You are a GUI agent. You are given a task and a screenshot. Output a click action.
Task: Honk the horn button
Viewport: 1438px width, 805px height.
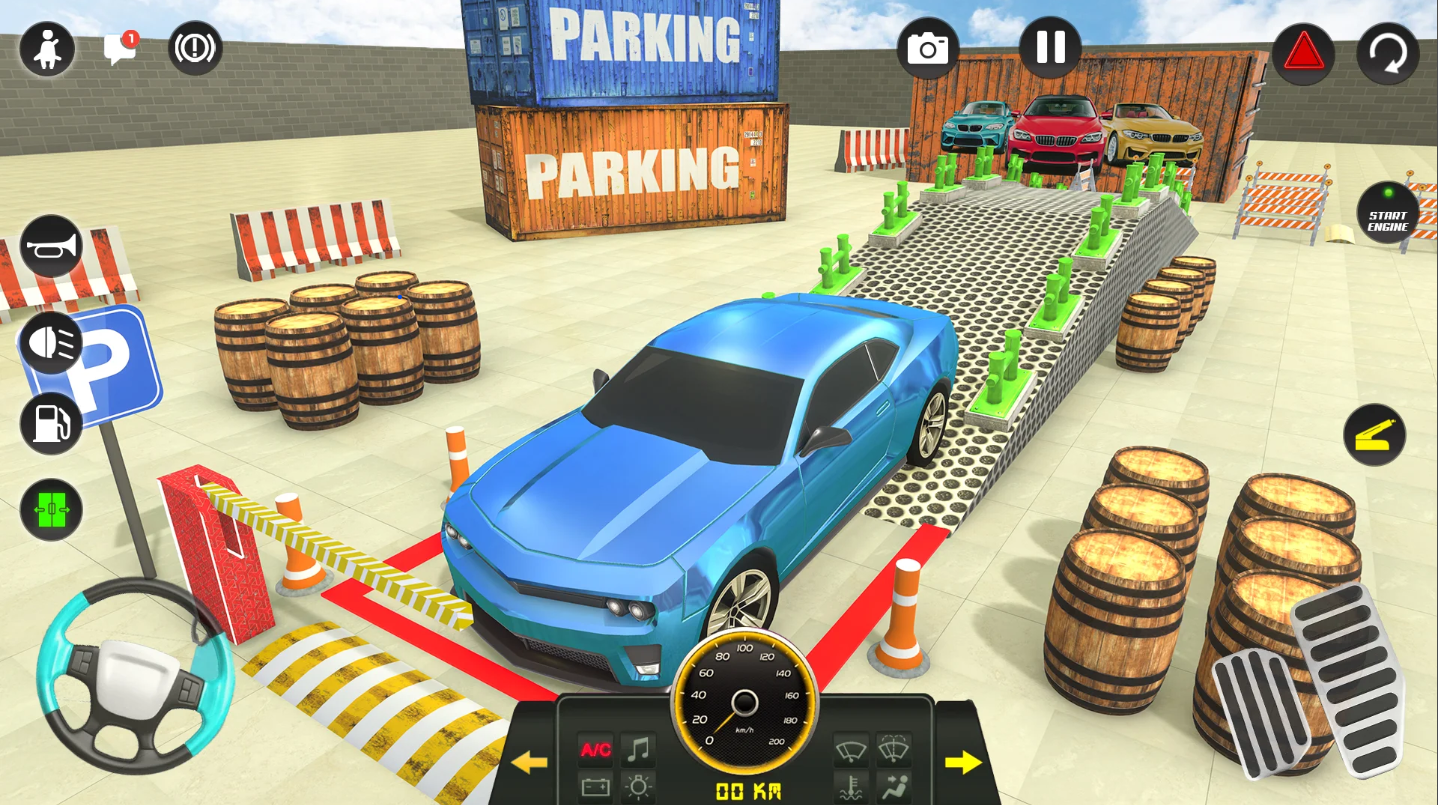[x=51, y=246]
